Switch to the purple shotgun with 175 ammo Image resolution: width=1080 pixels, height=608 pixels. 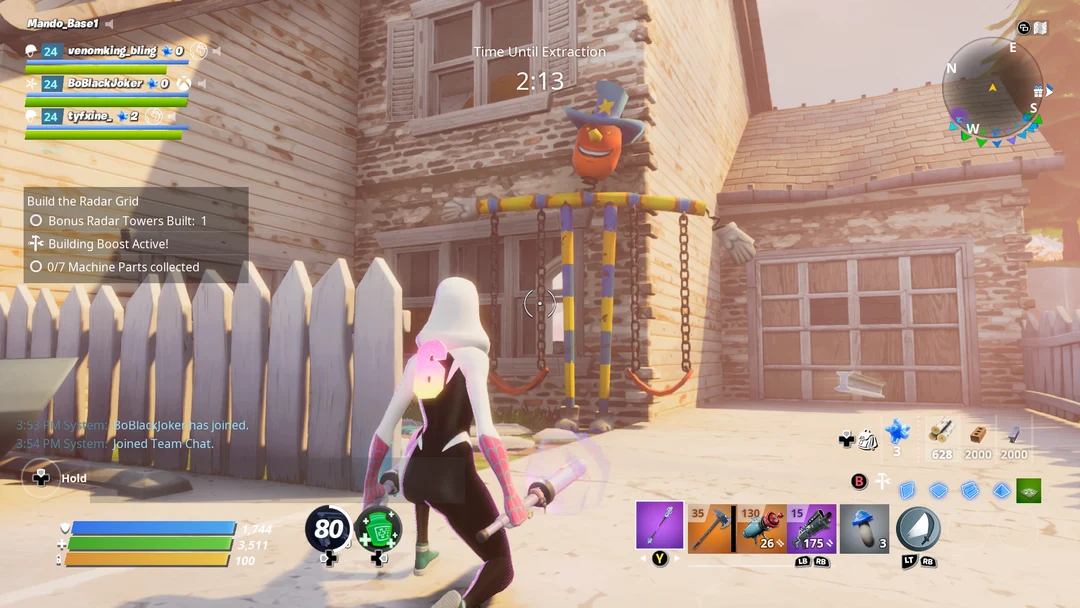pos(811,528)
